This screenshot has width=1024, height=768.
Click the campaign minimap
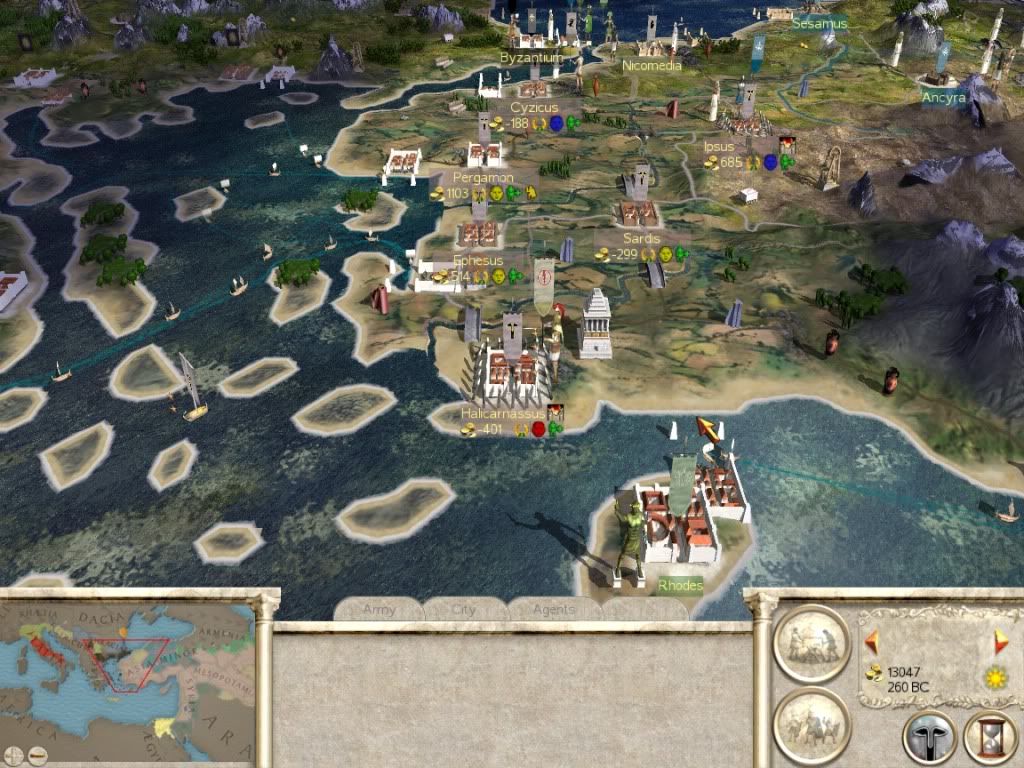pyautogui.click(x=128, y=670)
